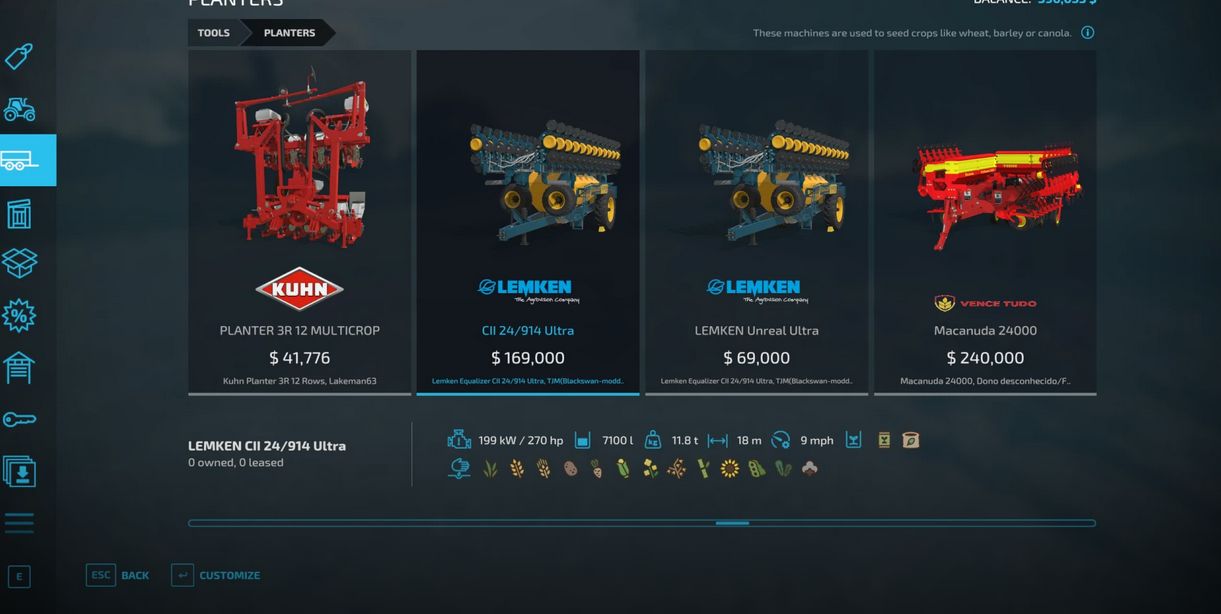This screenshot has height=614, width=1221.
Task: Open the container silo category icon
Action: pos(19,212)
